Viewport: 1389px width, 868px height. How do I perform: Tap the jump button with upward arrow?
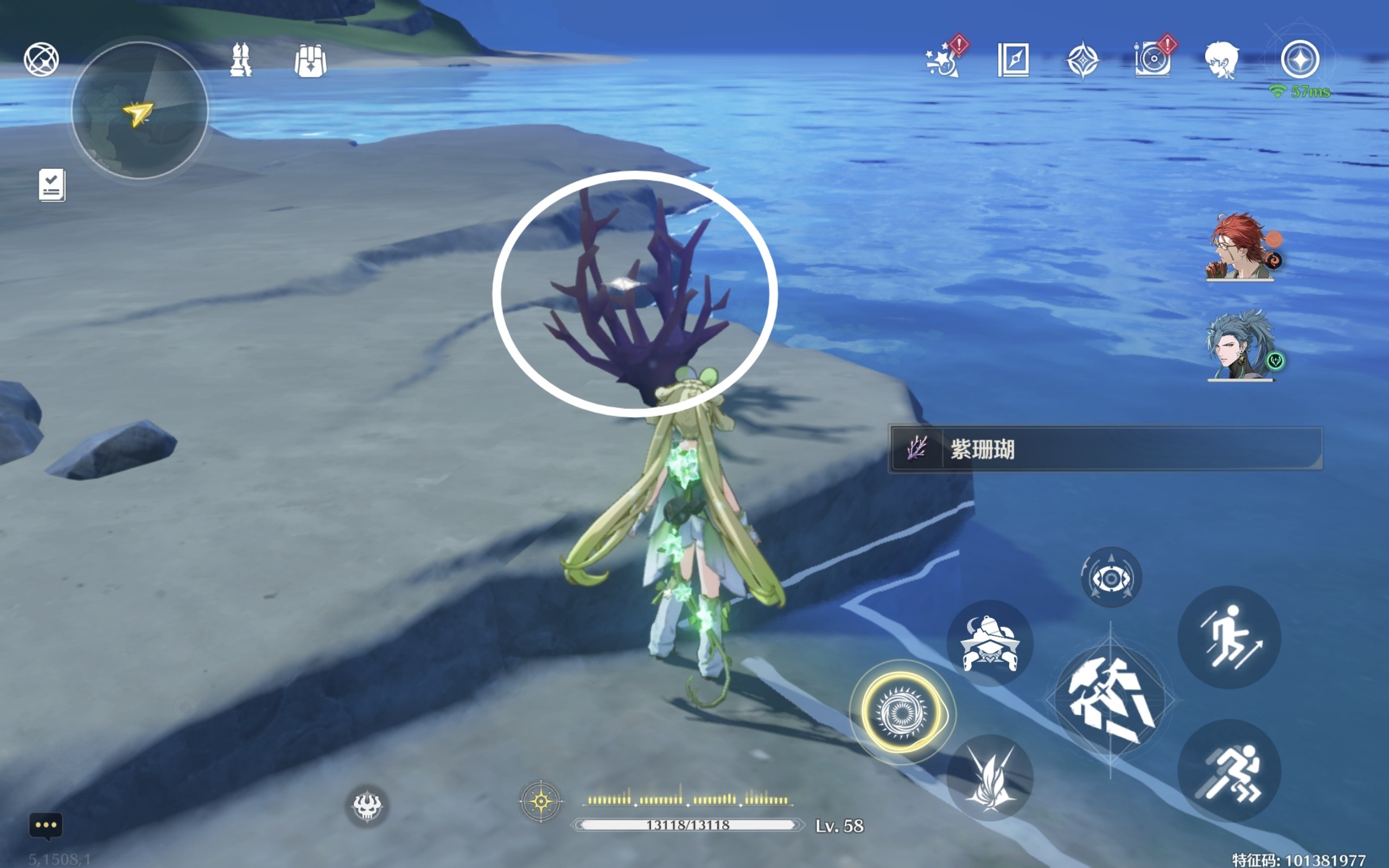pos(1229,637)
